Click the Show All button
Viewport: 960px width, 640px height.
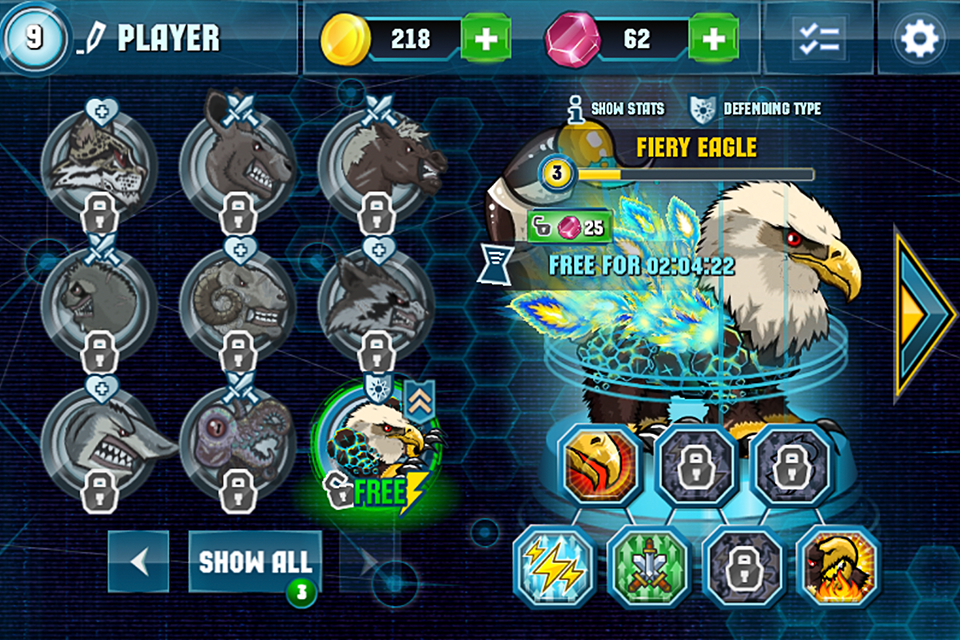coord(256,561)
